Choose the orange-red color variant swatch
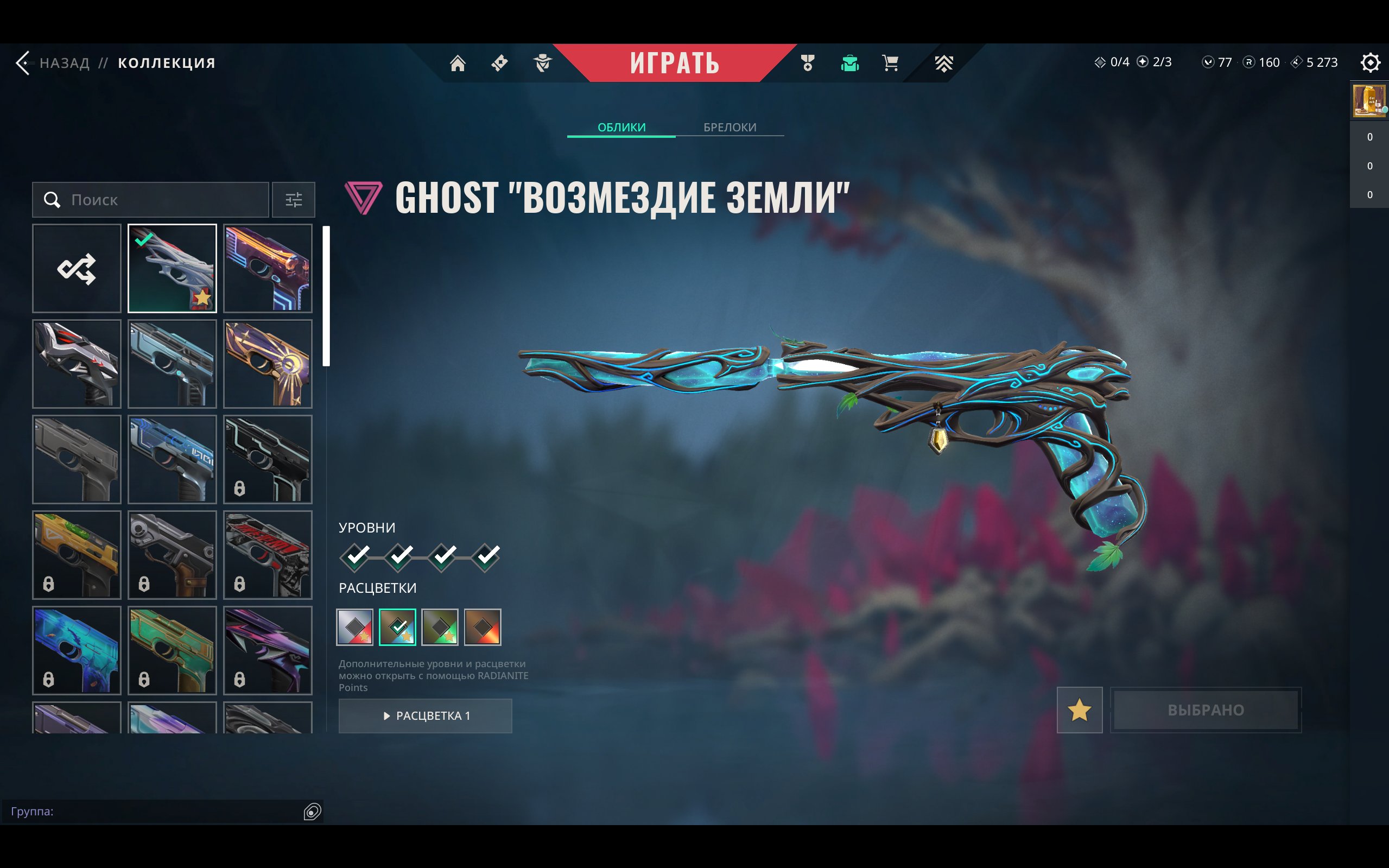 click(483, 627)
